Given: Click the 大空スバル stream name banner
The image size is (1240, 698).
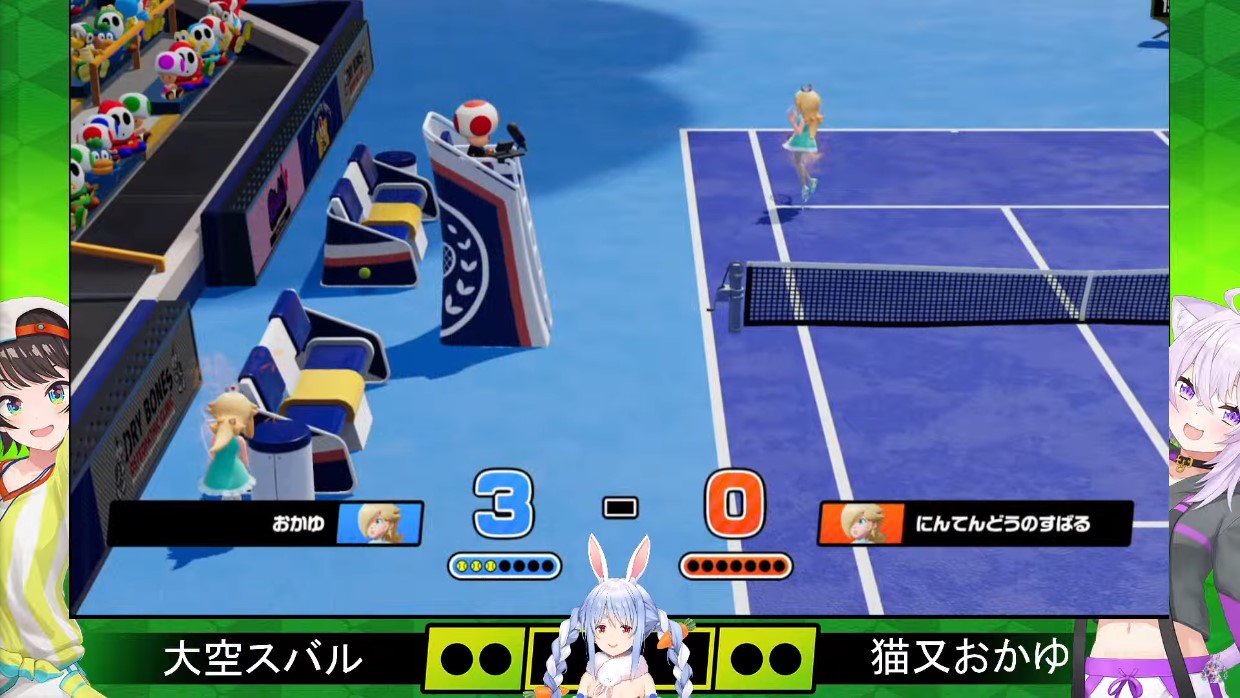Looking at the screenshot, I should point(262,659).
